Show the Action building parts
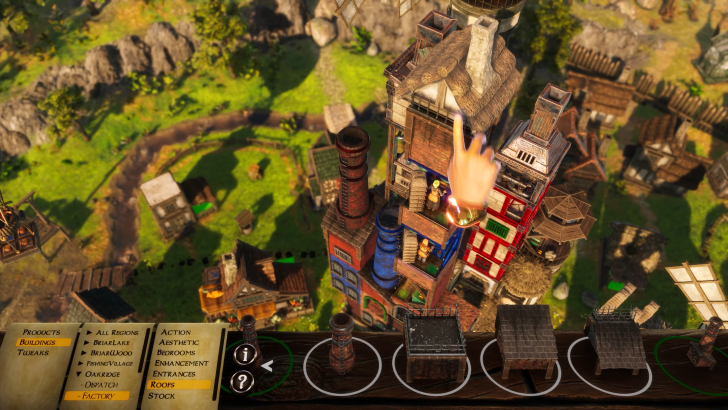The width and height of the screenshot is (728, 410). tap(175, 332)
